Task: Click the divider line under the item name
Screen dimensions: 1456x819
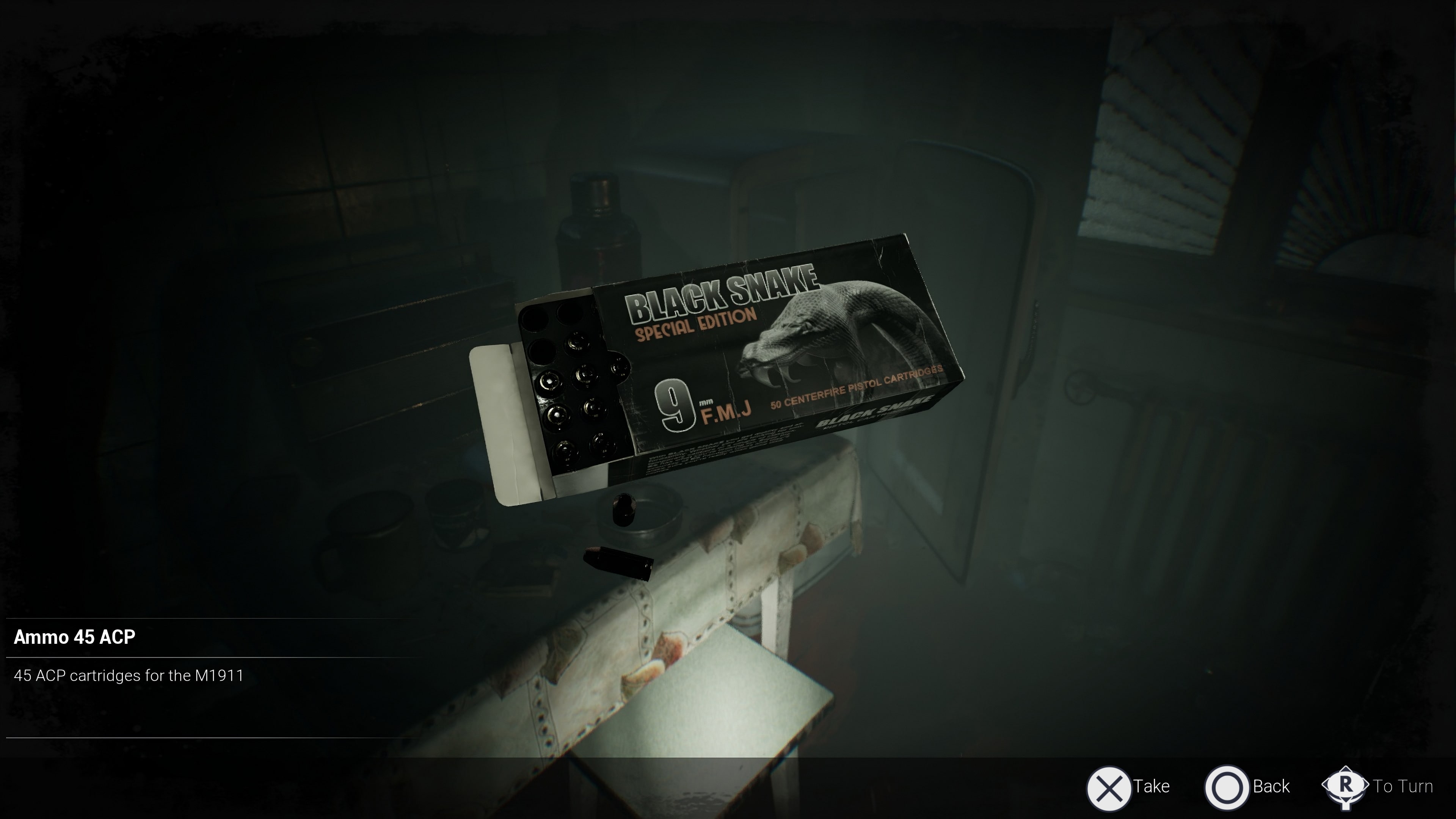Action: [209, 657]
